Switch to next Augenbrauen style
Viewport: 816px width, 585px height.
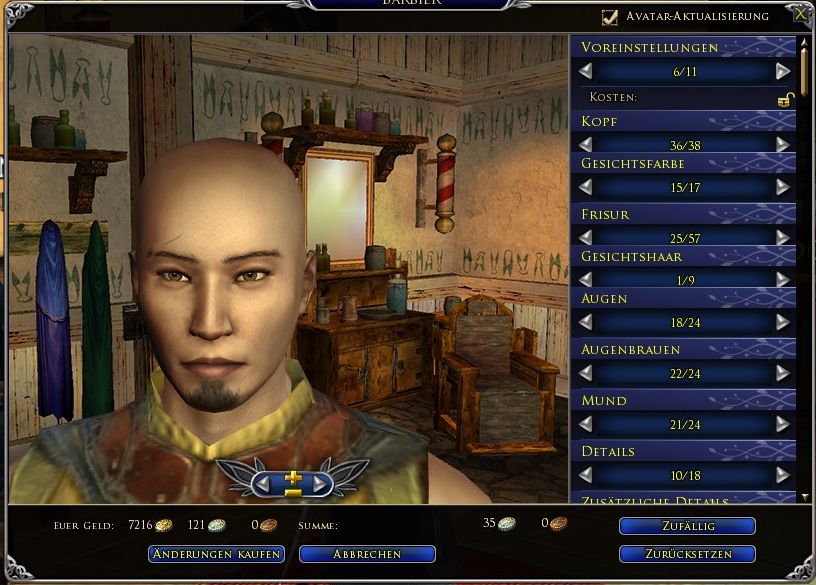(x=783, y=373)
